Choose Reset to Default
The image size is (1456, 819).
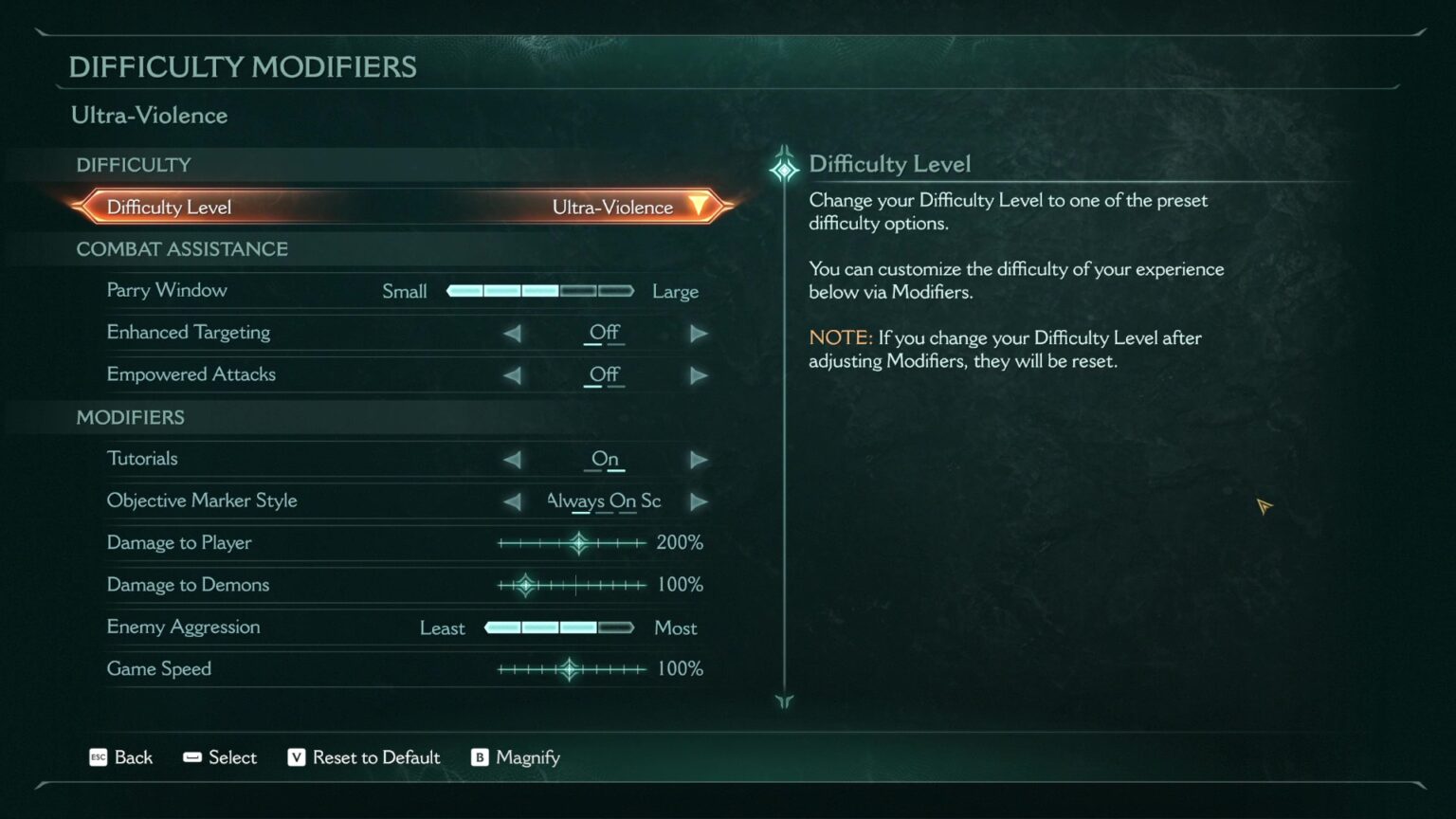[x=364, y=757]
